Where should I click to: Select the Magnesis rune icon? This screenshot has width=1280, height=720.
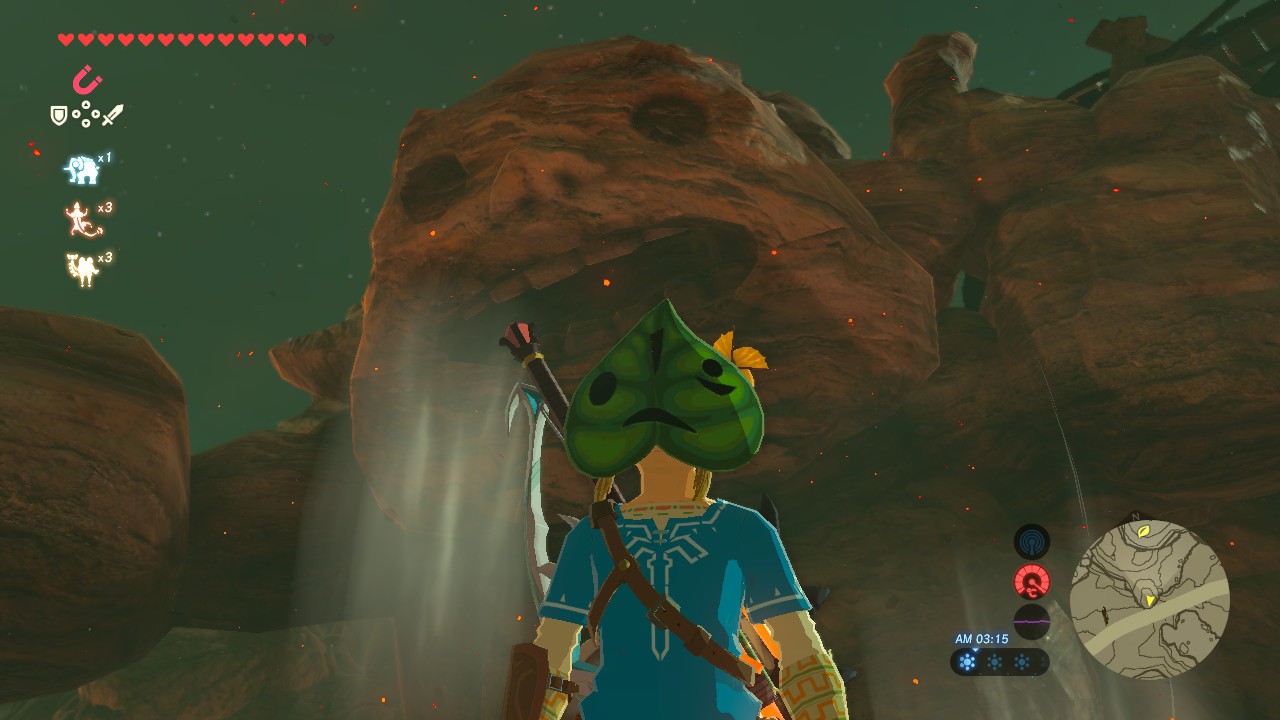click(x=88, y=80)
